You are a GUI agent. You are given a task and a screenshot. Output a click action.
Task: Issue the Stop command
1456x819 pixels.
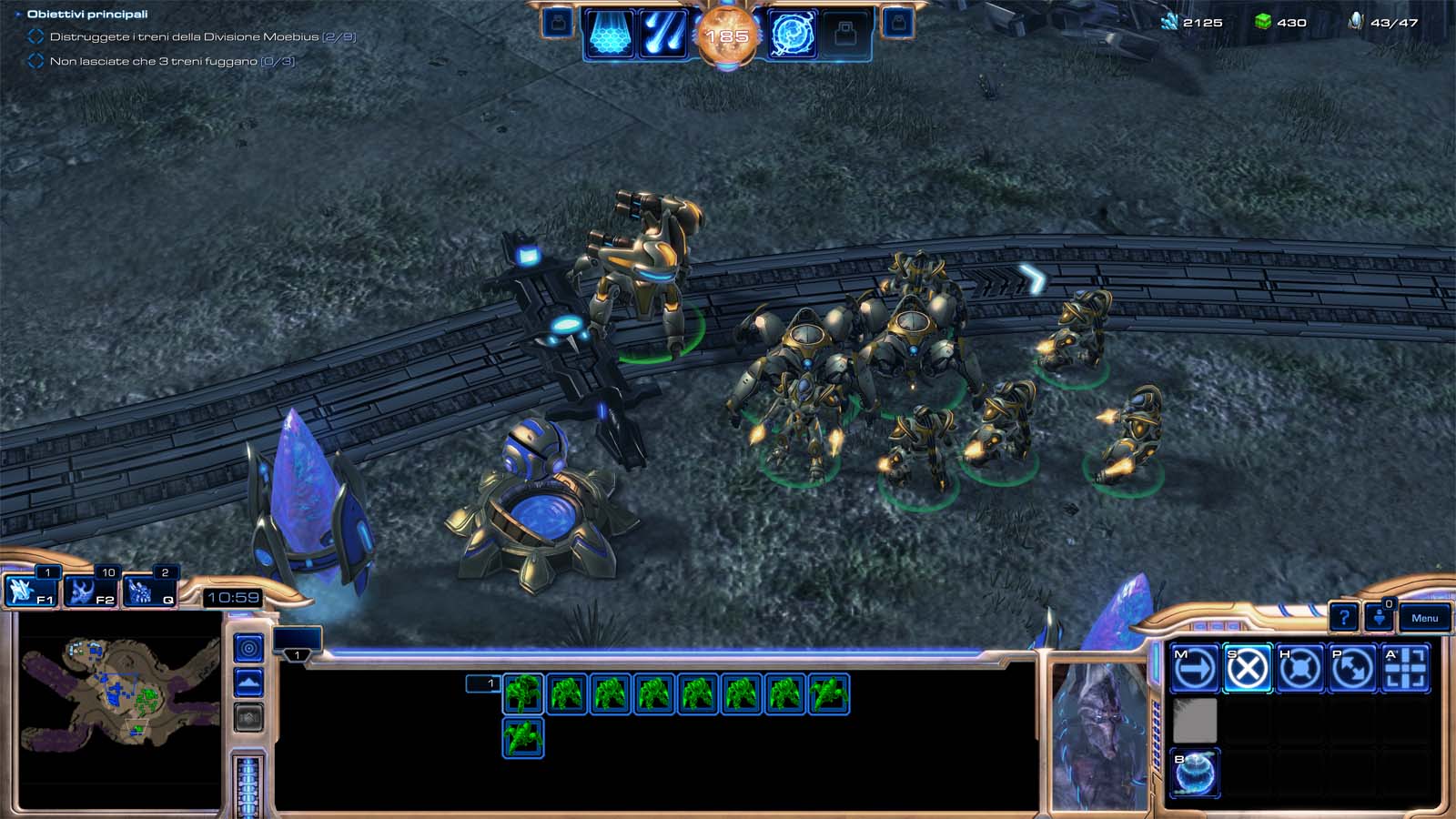[x=1247, y=670]
